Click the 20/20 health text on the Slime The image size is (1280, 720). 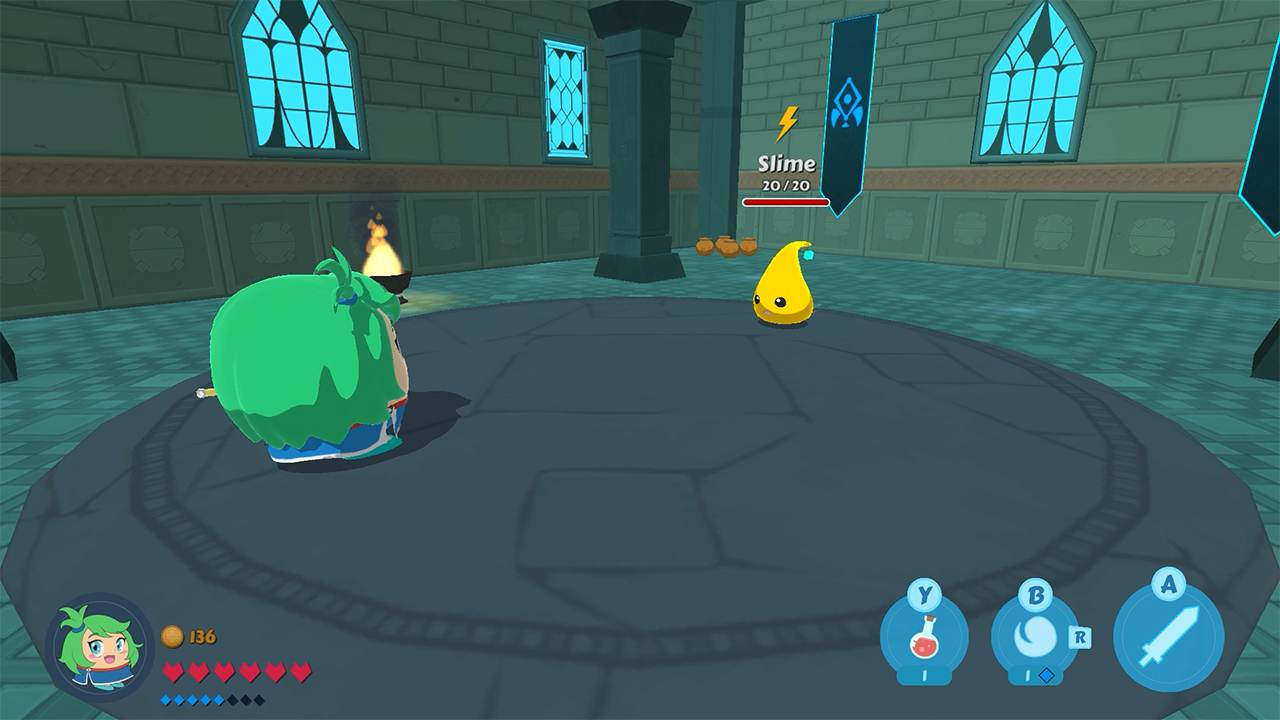[785, 184]
